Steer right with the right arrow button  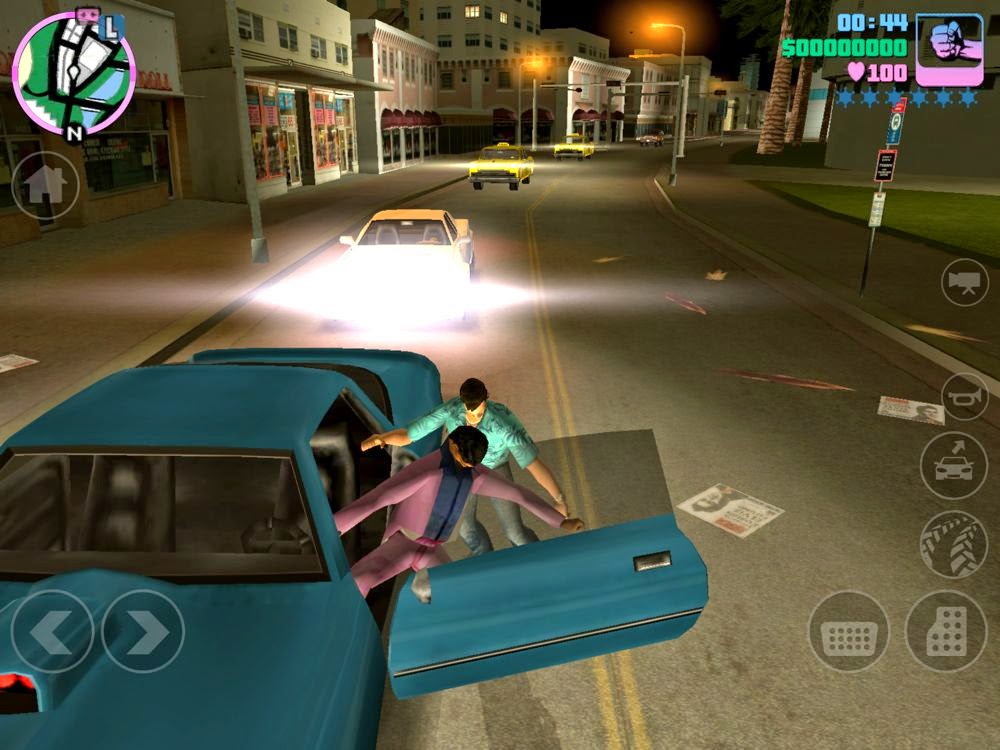143,631
